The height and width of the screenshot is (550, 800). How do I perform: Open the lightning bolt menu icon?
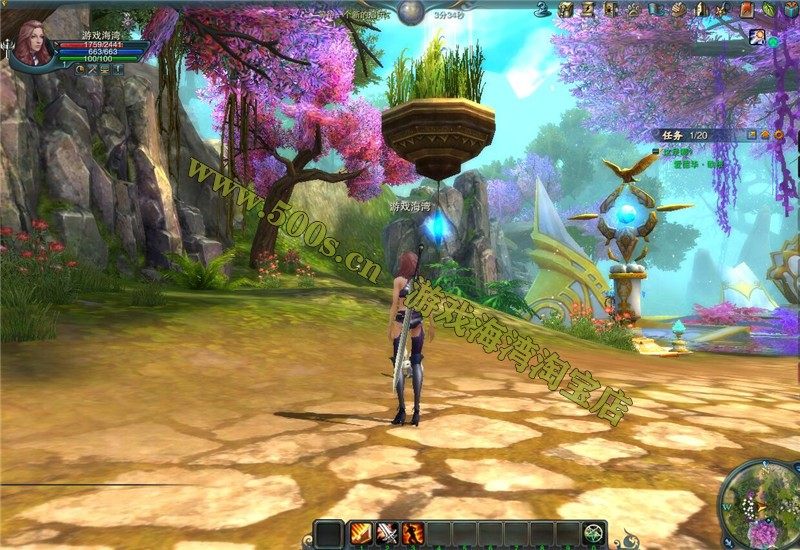click(x=588, y=10)
